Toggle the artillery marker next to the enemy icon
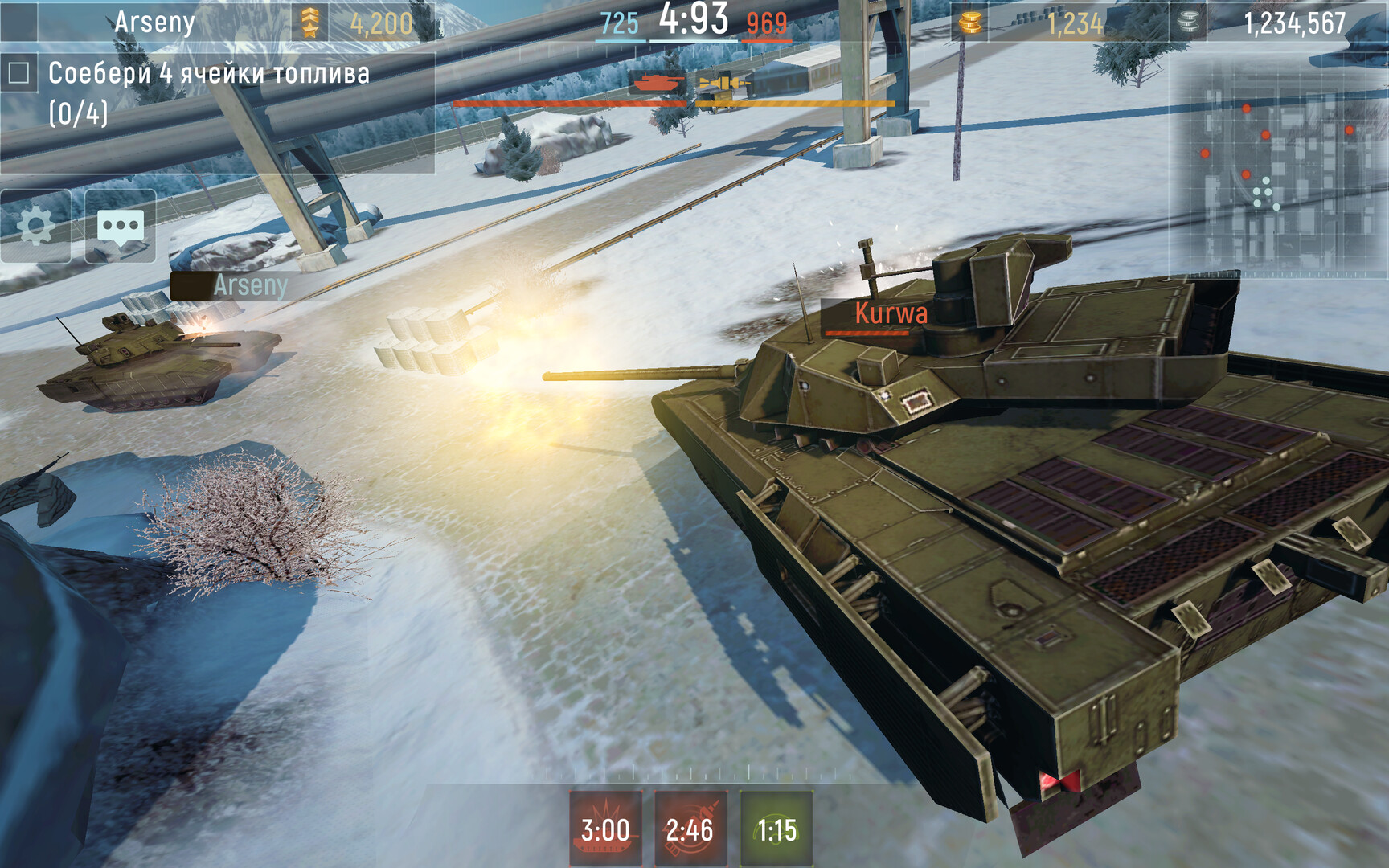The height and width of the screenshot is (868, 1389). point(719,83)
